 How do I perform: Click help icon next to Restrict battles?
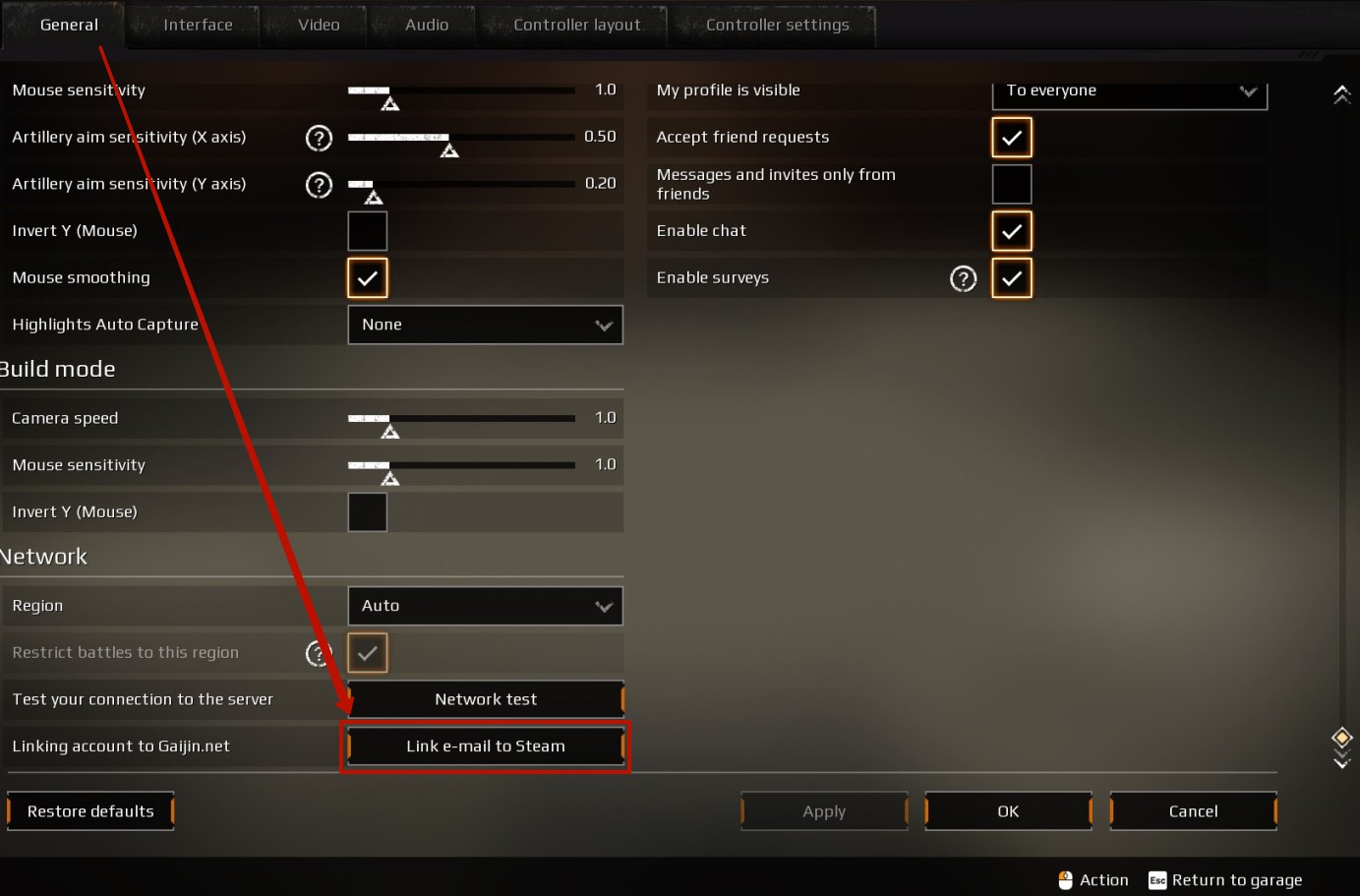pyautogui.click(x=319, y=652)
